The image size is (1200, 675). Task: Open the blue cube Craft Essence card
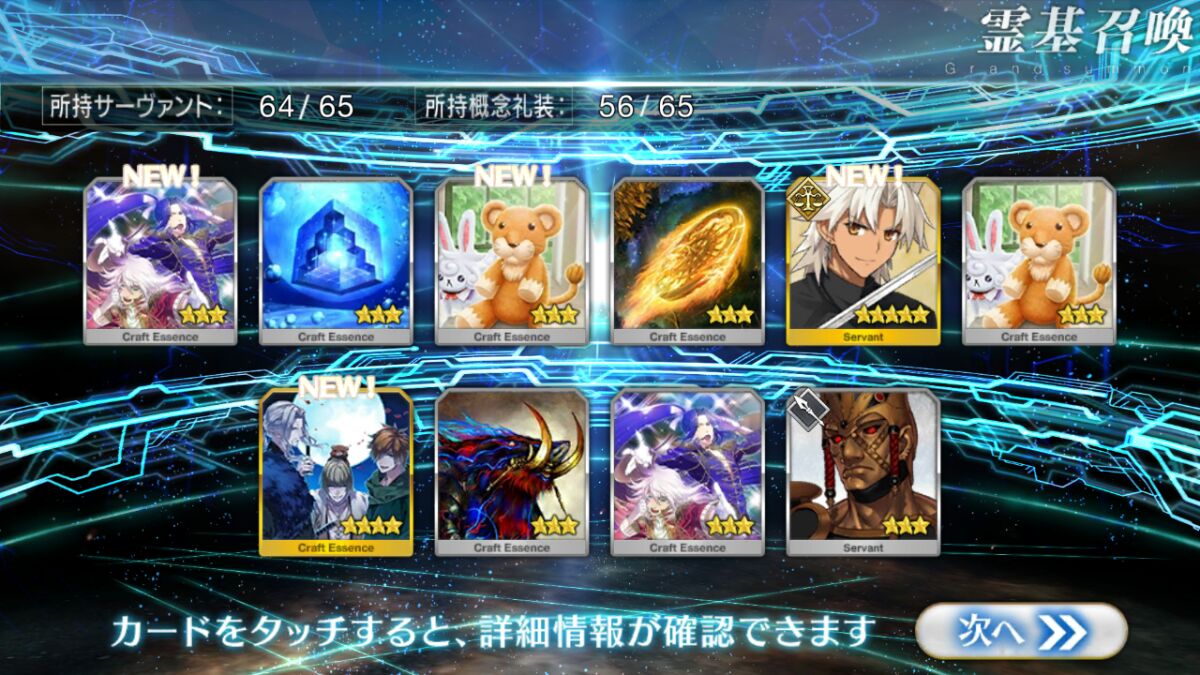tap(336, 262)
